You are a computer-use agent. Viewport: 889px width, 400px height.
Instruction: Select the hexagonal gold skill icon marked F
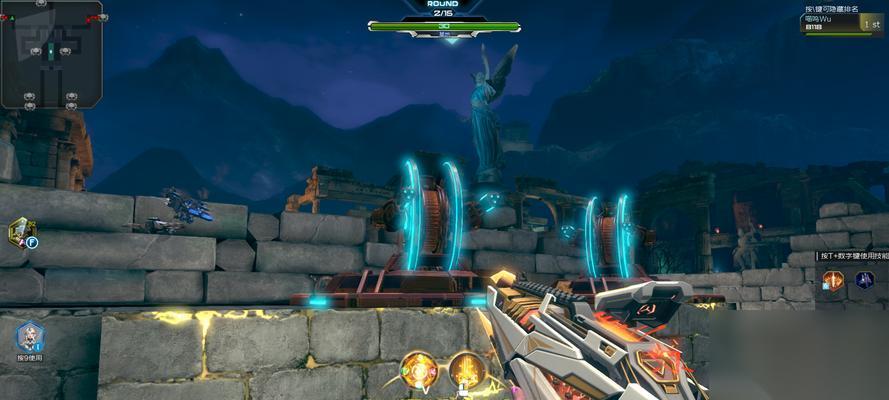pyautogui.click(x=21, y=232)
